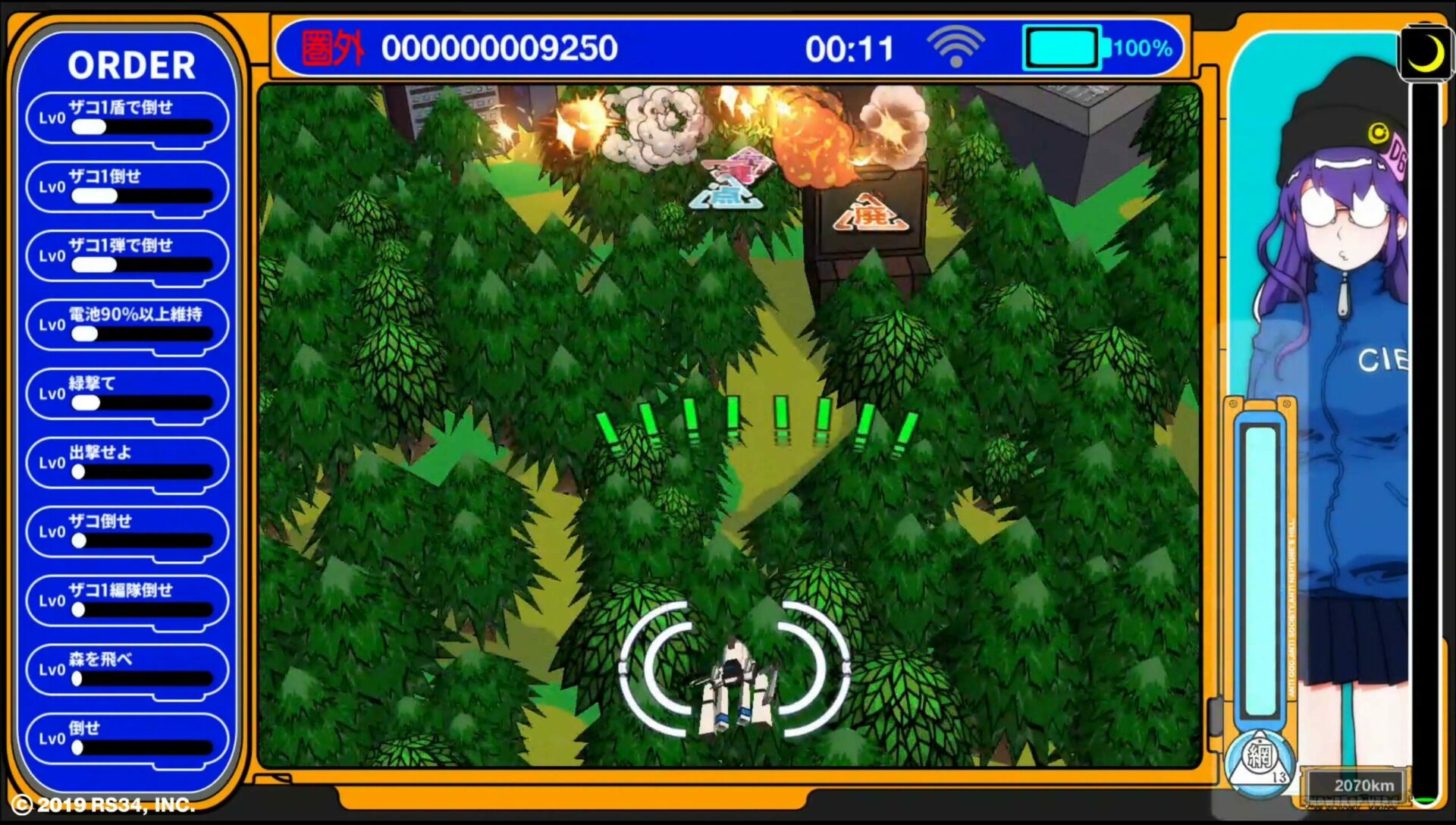Toggle the ザコ1盾で倒せ order
The width and height of the screenshot is (1456, 825).
(126, 118)
